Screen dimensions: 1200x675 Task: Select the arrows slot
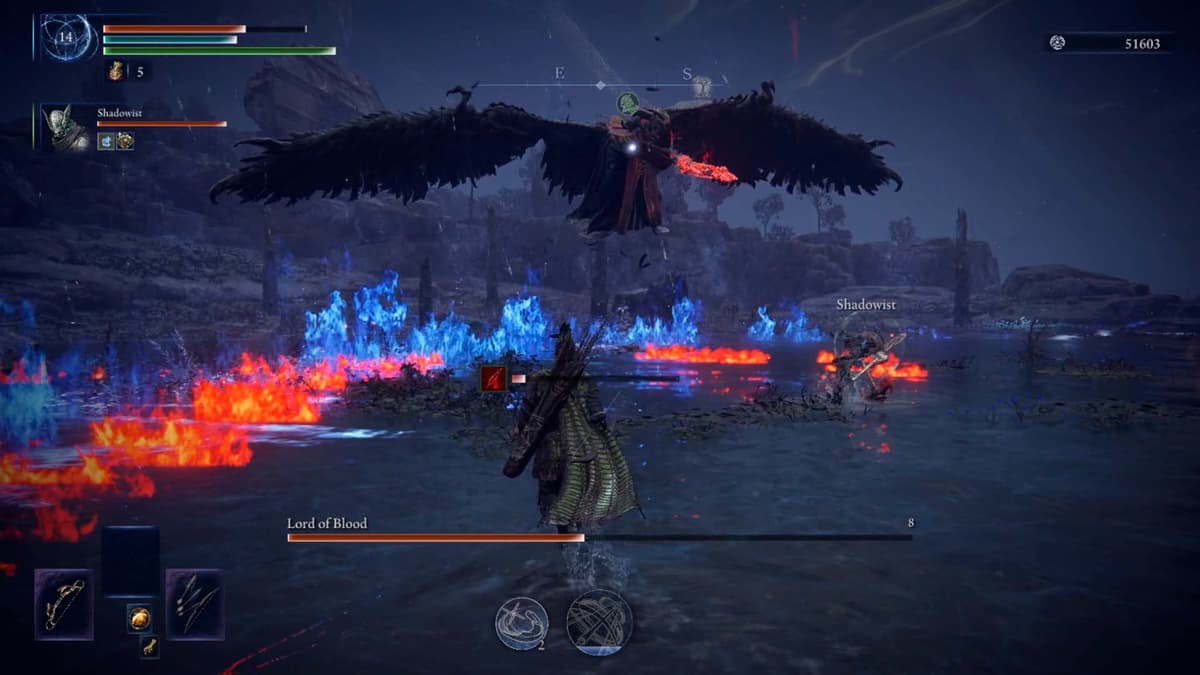coord(195,604)
